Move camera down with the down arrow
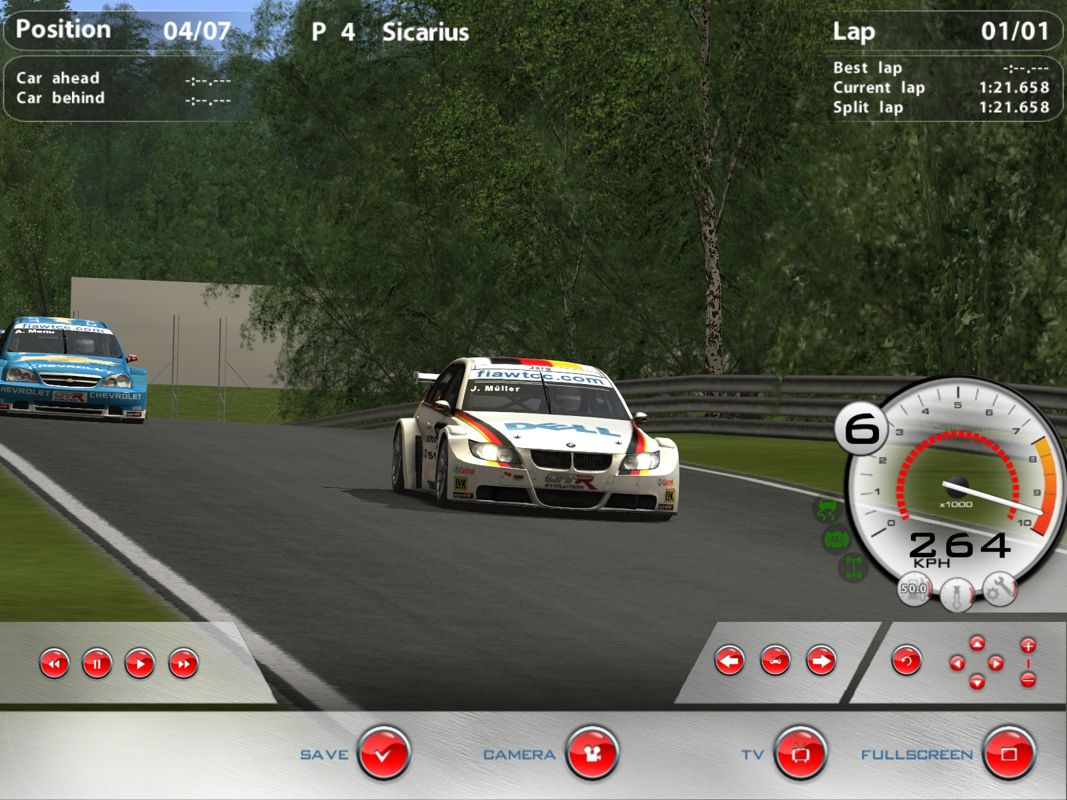 [x=977, y=682]
